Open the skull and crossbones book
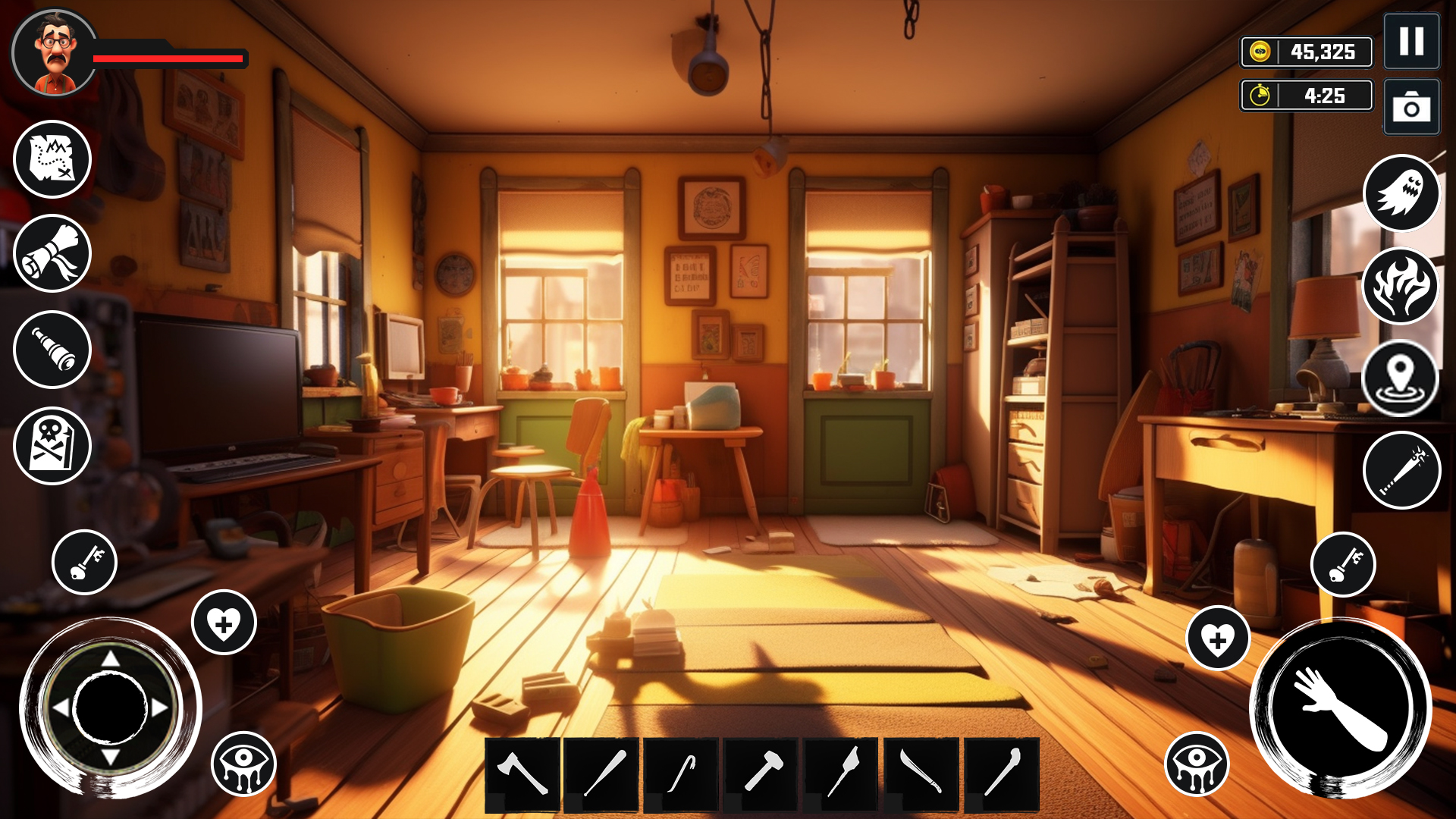Screen dimensions: 1456x819 [x=52, y=446]
